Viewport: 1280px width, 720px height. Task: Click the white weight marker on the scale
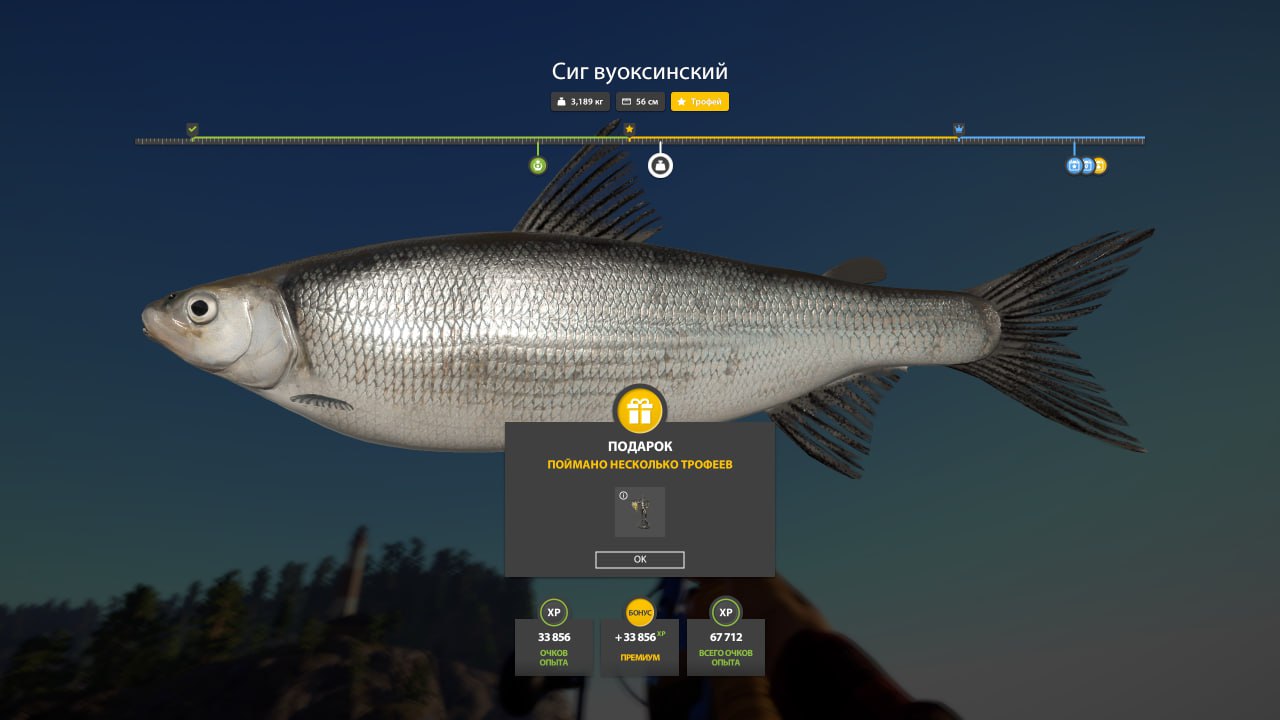[660, 166]
